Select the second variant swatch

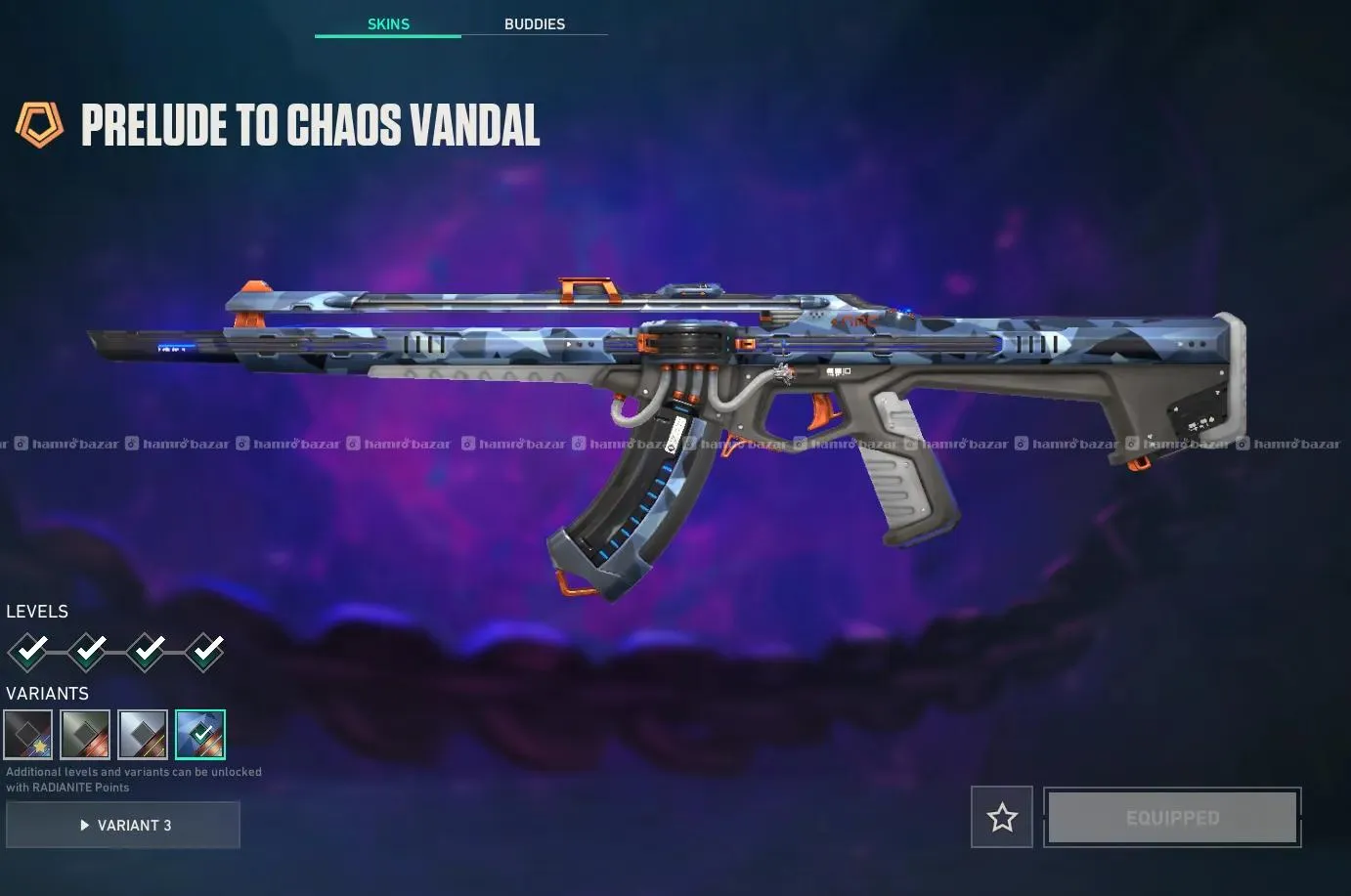(x=85, y=735)
